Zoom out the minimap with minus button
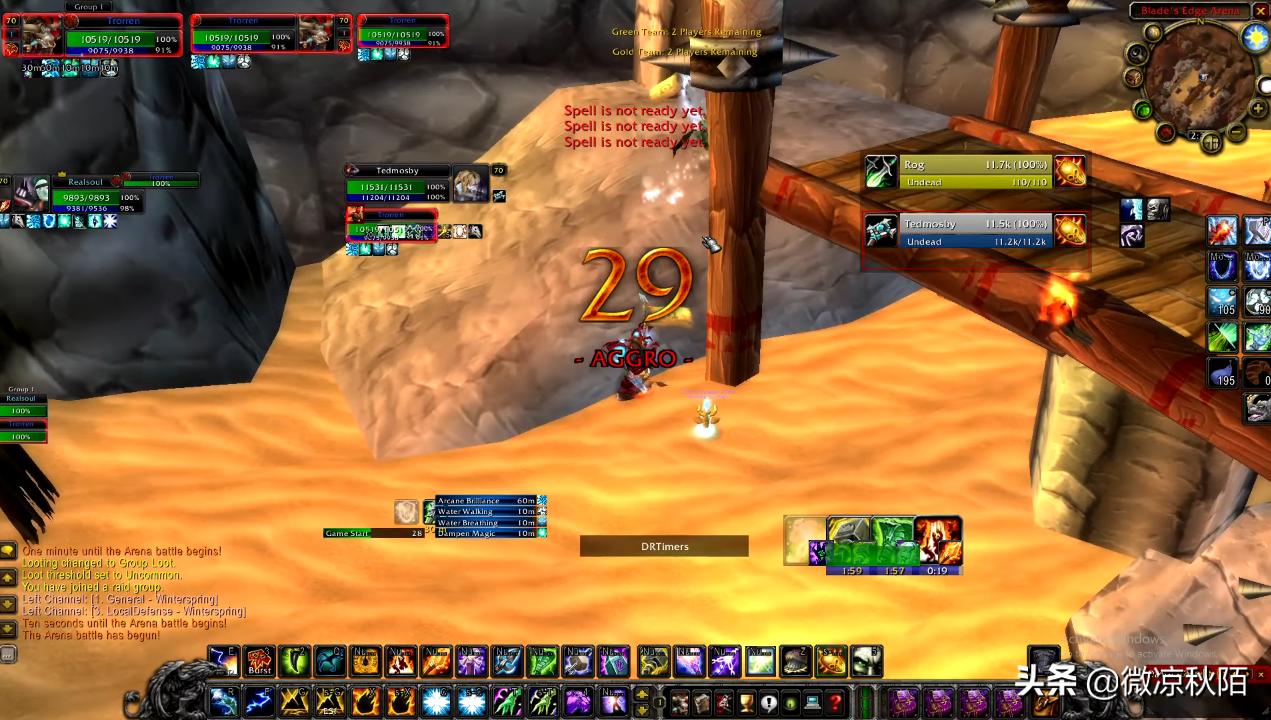The image size is (1271, 720). click(1237, 131)
